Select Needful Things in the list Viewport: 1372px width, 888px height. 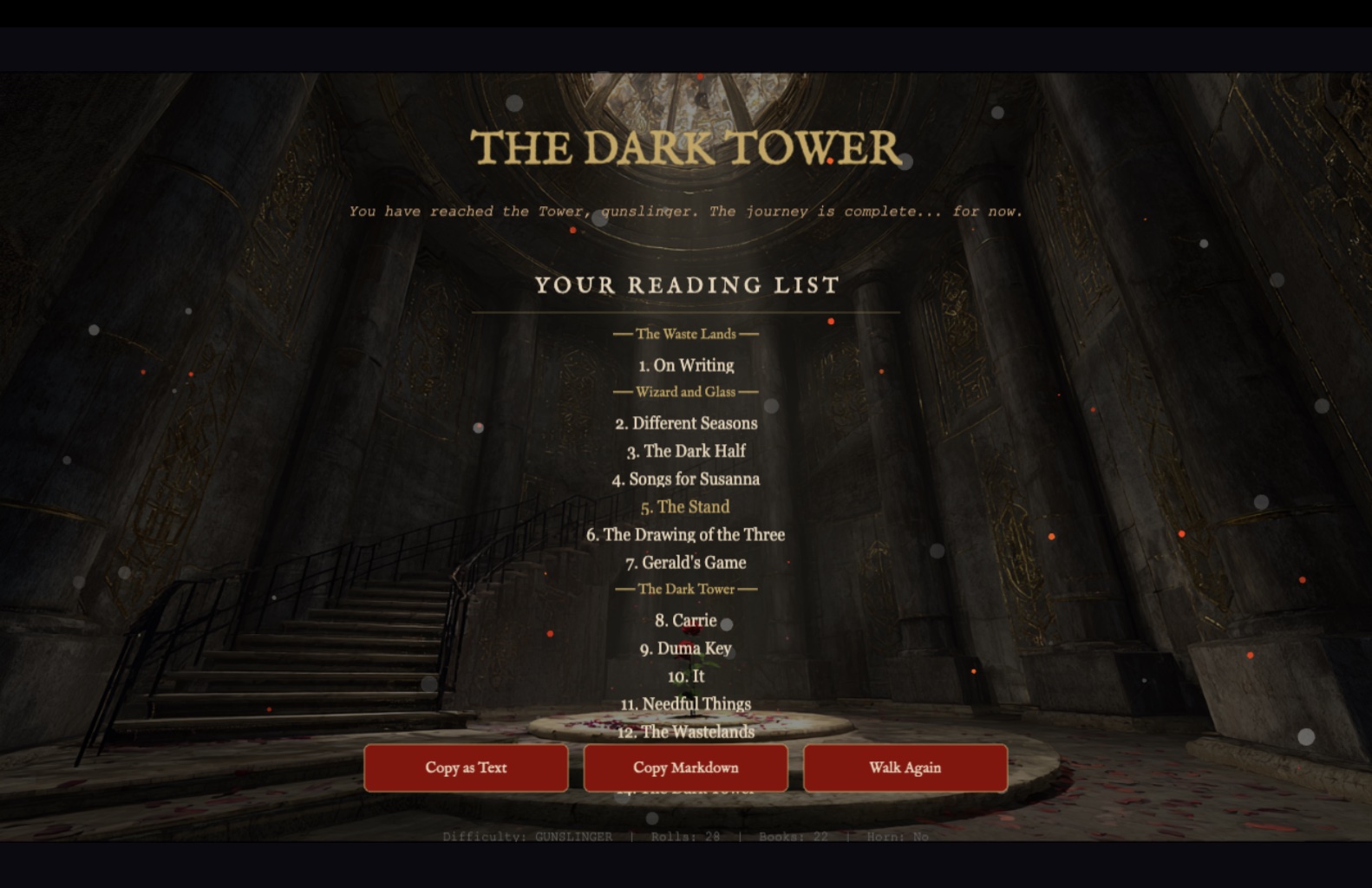point(686,703)
